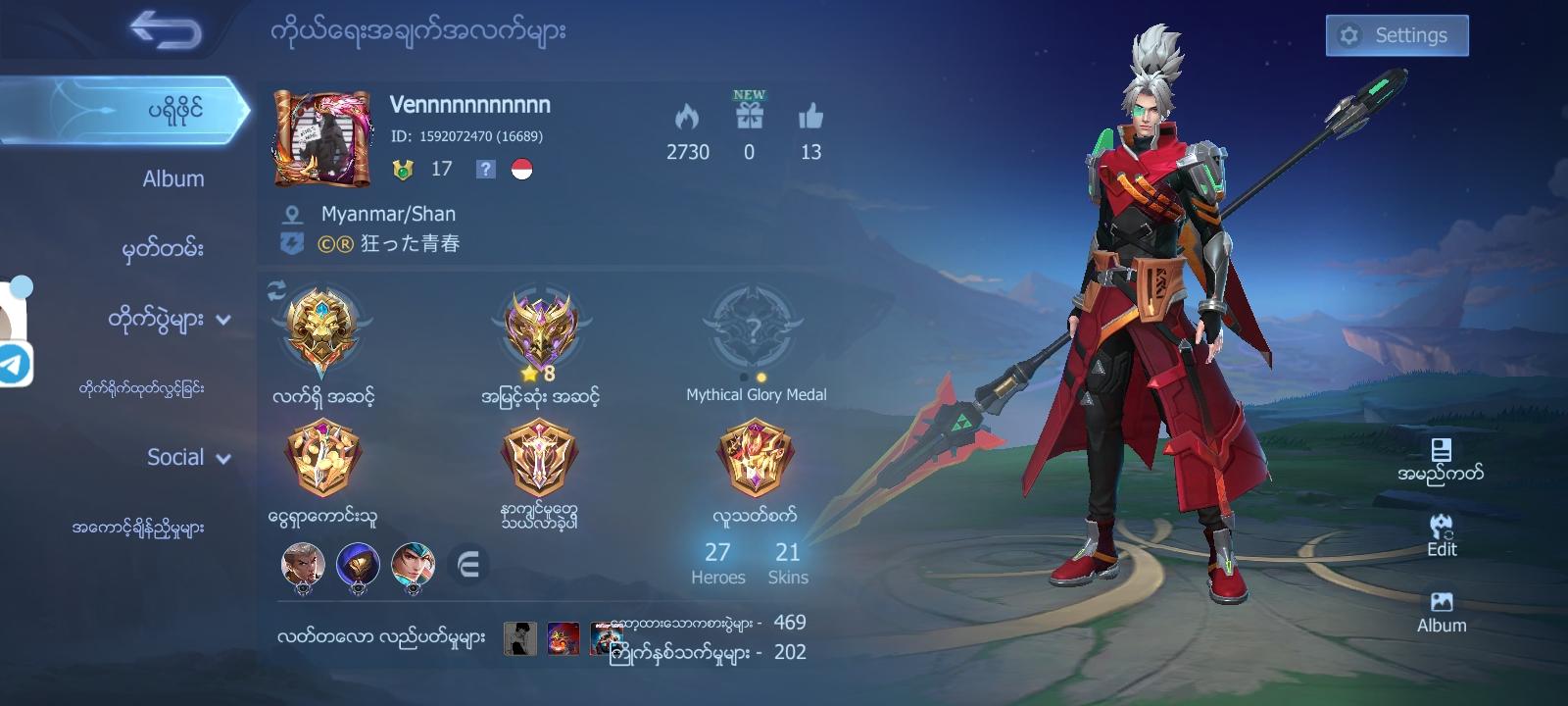Tap the golden Mythic rank badge with star 8
Viewport: 1568px width, 706px height.
click(x=538, y=328)
